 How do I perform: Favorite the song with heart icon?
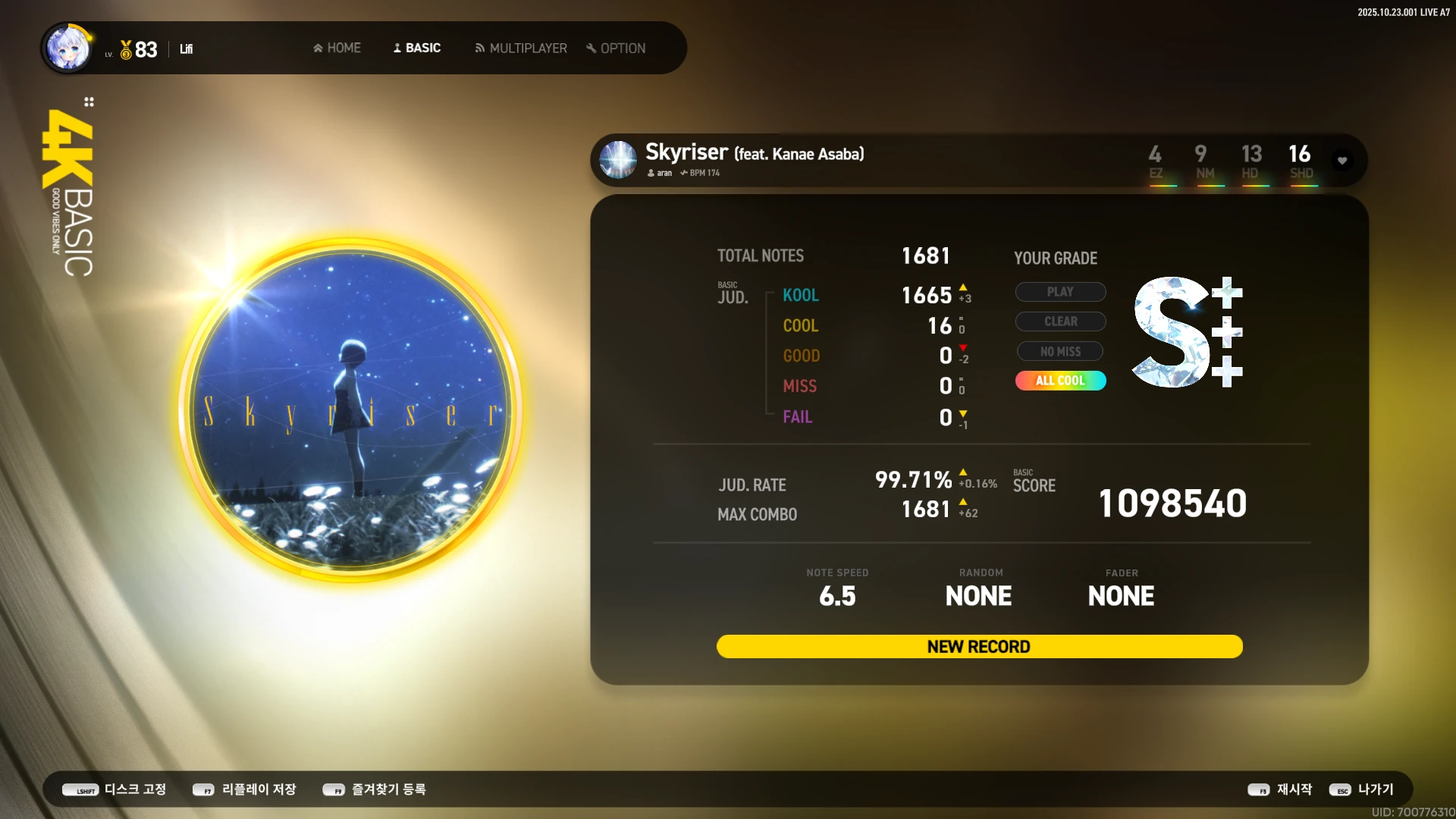point(1342,161)
